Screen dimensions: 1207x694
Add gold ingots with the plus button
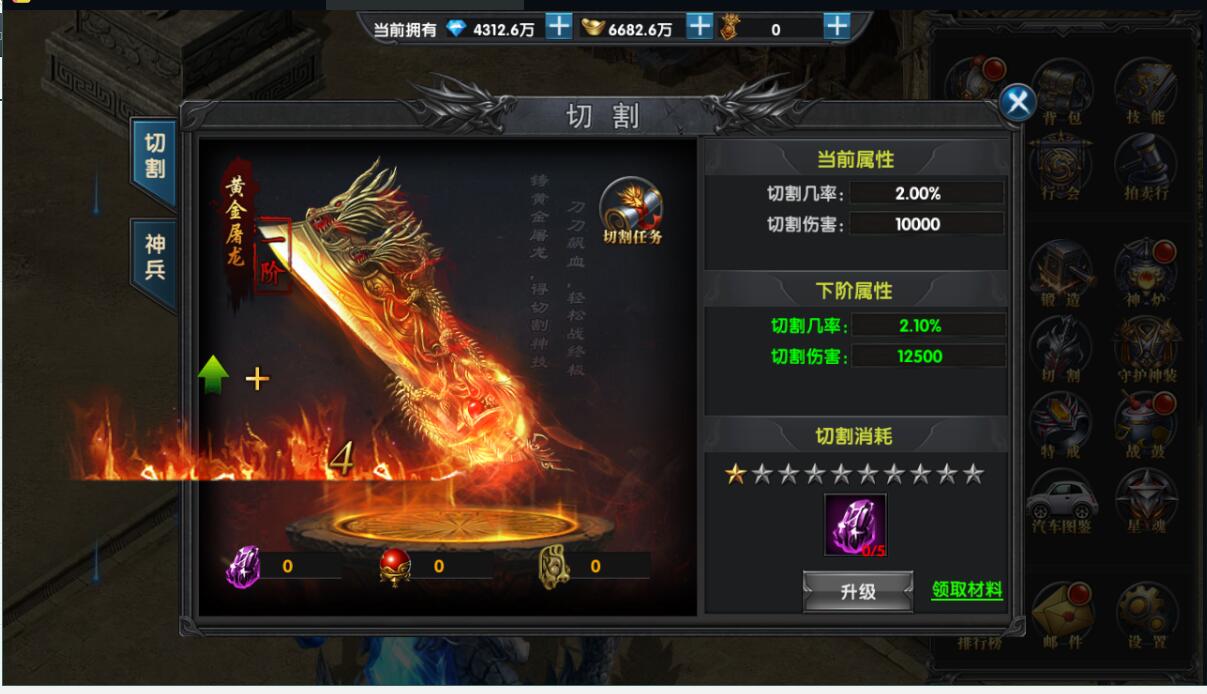(700, 27)
